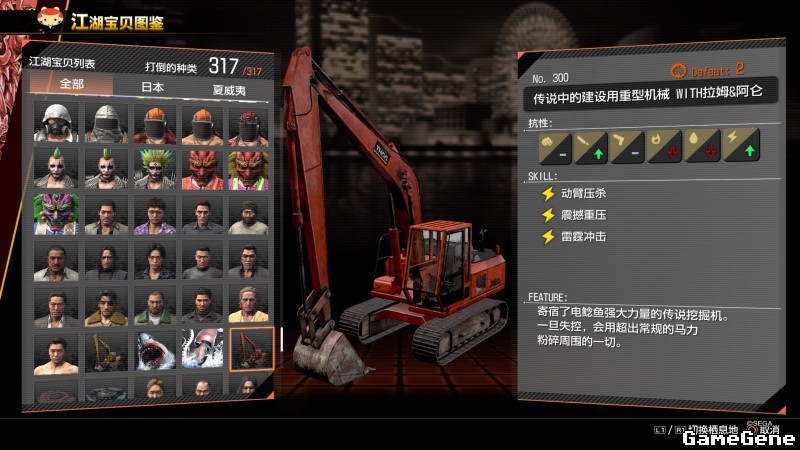Select the green spiky-haired clown portrait

pyautogui.click(x=154, y=167)
